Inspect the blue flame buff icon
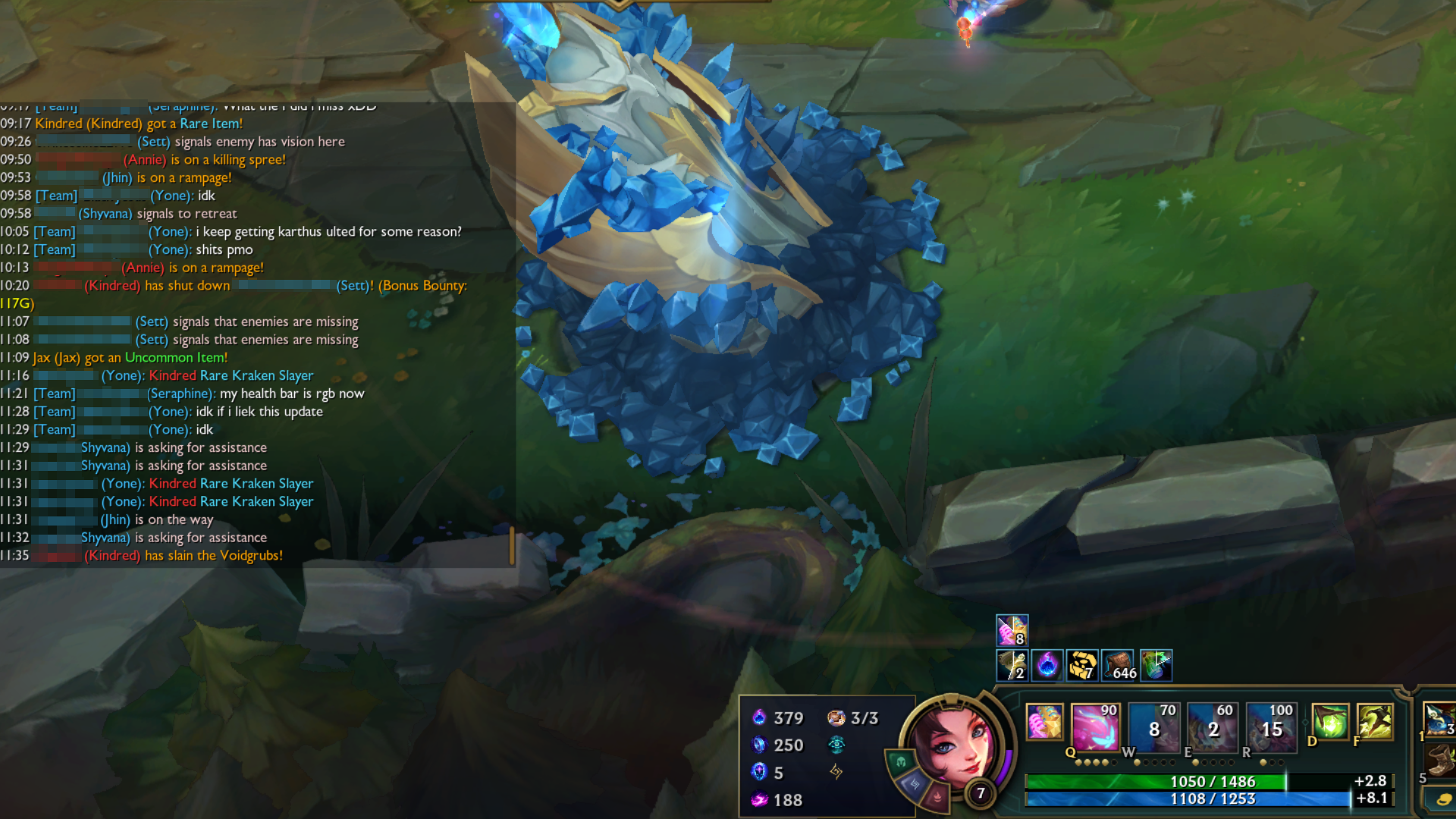Screen dimensions: 1456x819 [x=1047, y=665]
